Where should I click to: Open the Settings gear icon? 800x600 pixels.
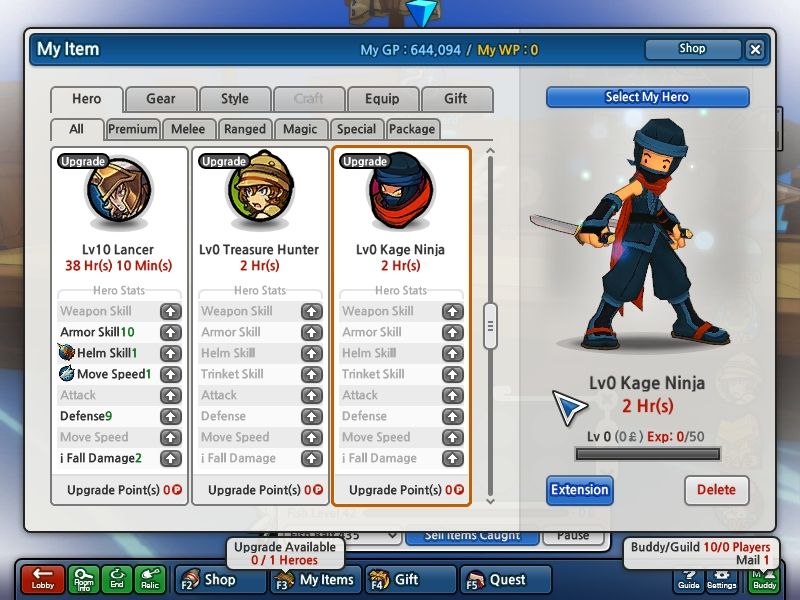[x=721, y=580]
